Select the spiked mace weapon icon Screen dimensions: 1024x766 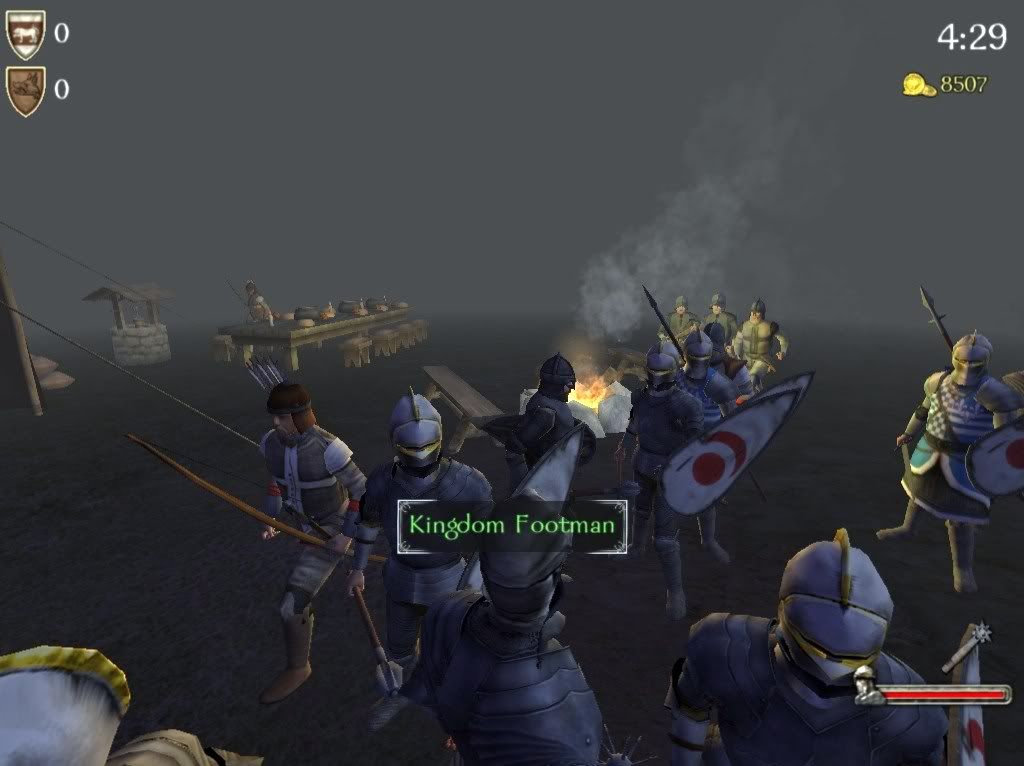[x=966, y=645]
